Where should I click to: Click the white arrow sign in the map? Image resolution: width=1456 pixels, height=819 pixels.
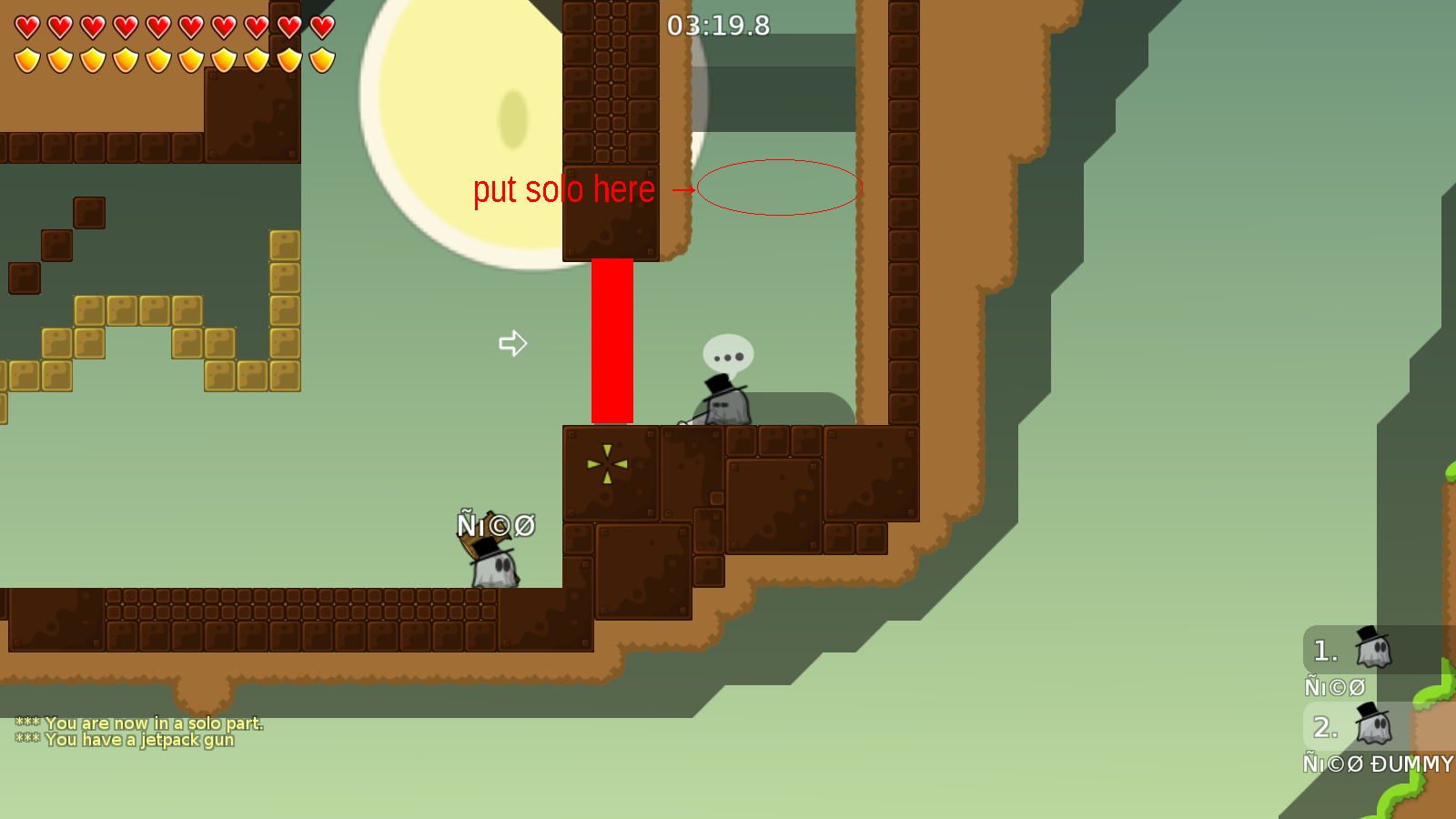pyautogui.click(x=513, y=343)
